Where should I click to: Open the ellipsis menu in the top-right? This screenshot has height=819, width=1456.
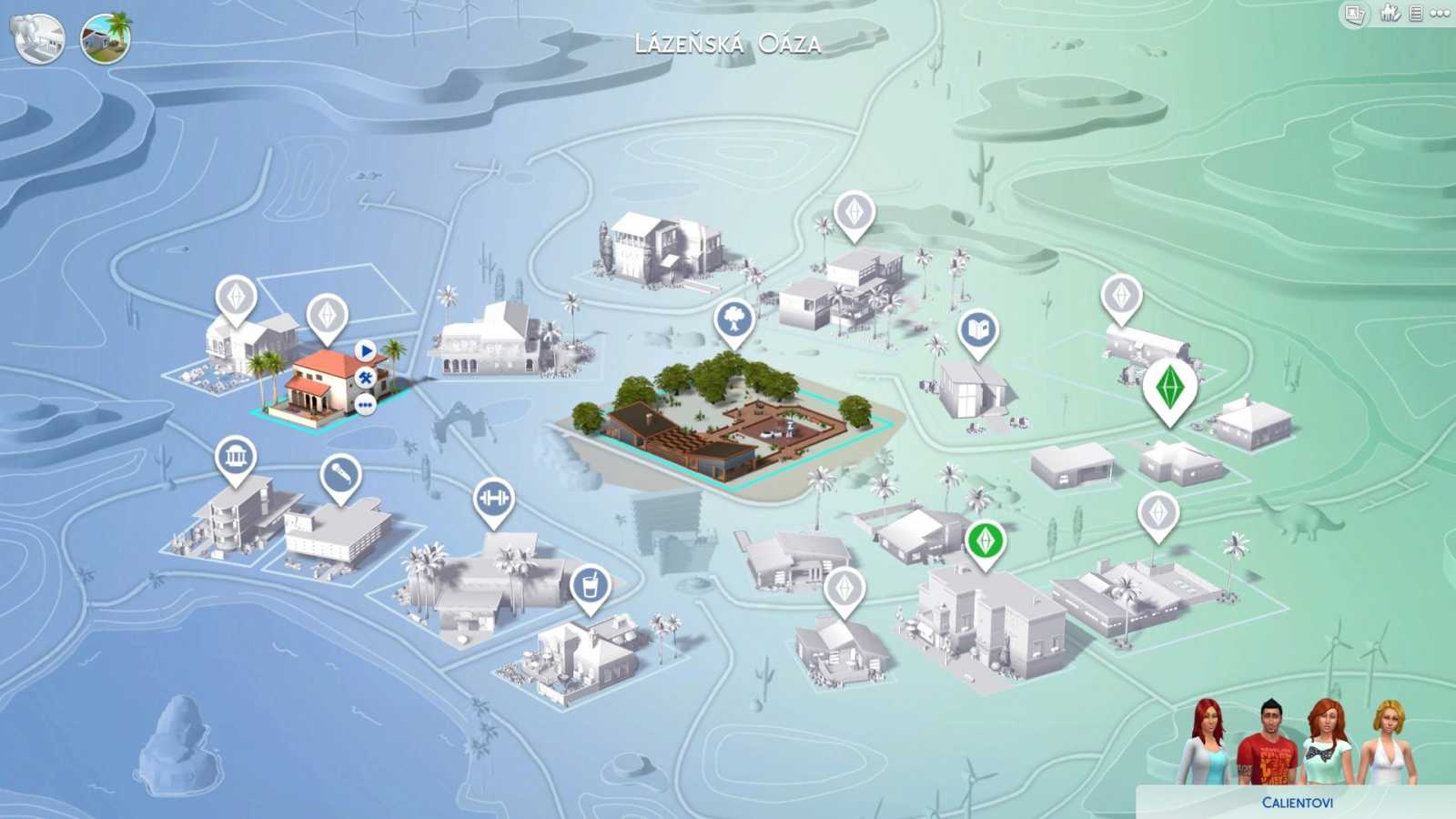click(1441, 15)
